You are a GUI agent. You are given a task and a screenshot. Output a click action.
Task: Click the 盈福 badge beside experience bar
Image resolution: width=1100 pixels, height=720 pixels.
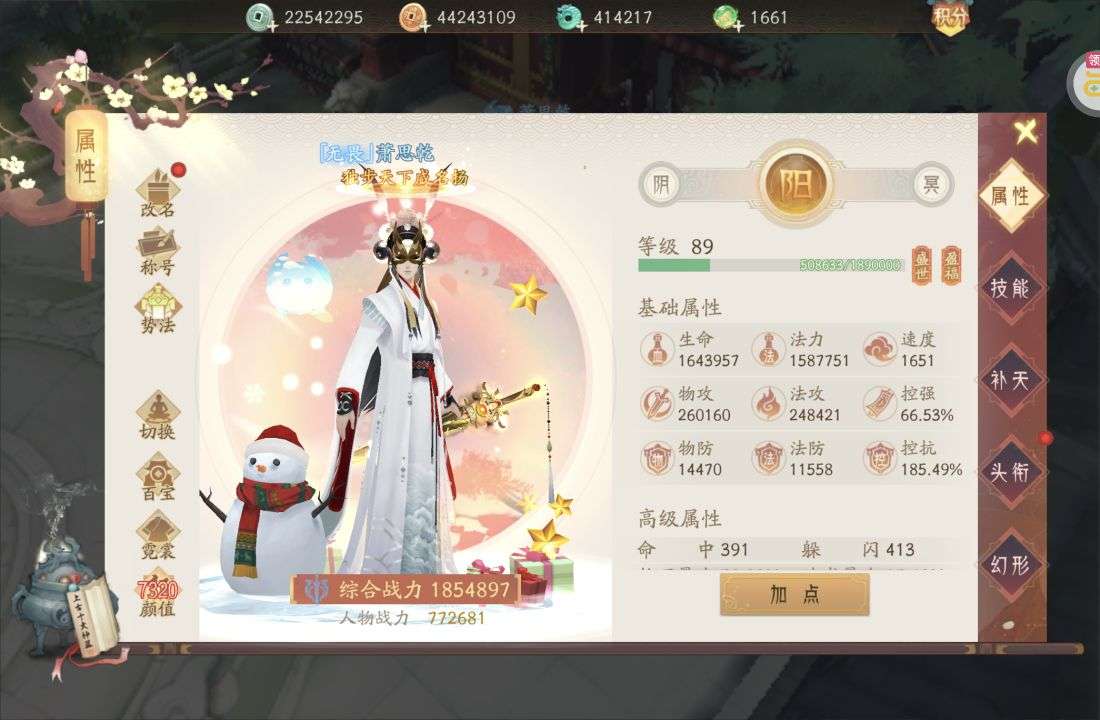(951, 265)
